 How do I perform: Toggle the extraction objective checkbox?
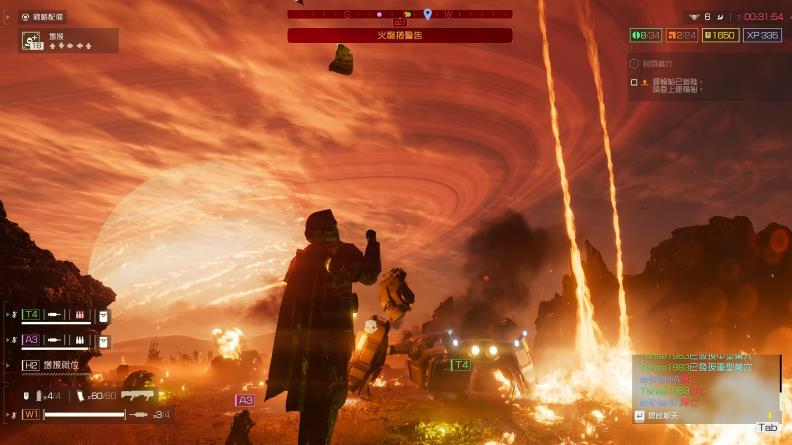(634, 82)
